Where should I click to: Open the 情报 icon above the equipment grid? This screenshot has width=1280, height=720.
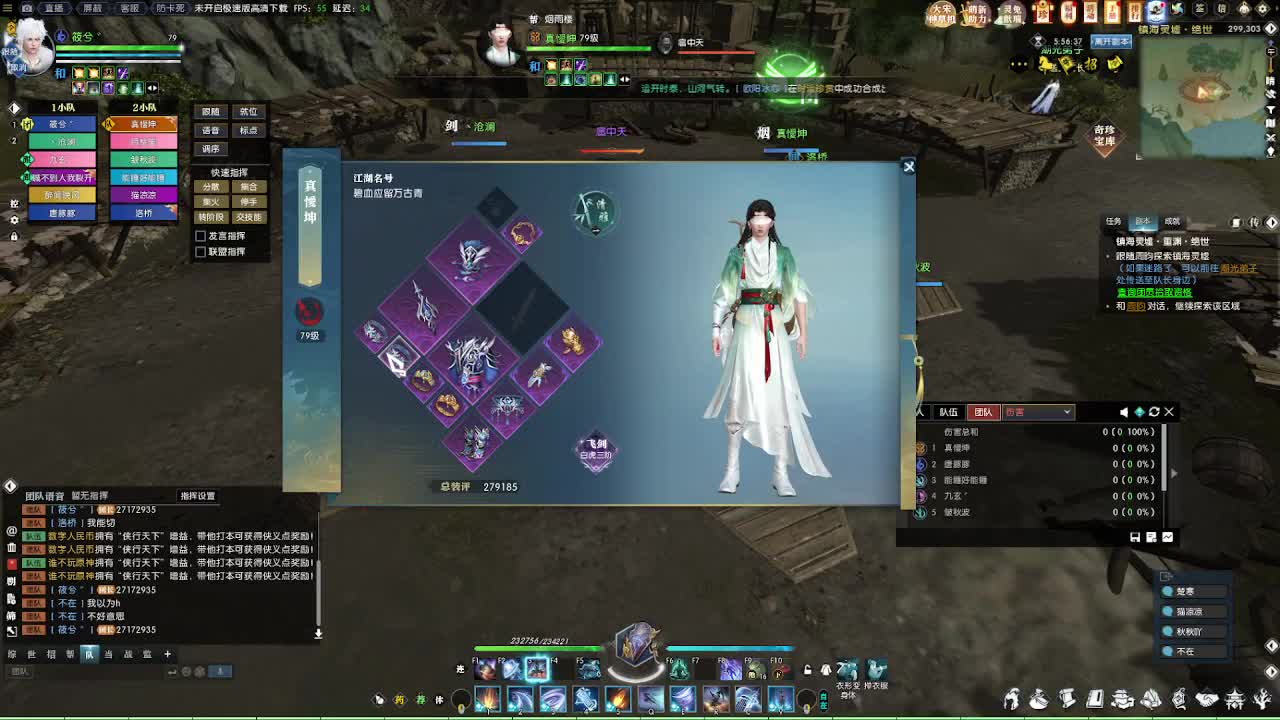pos(595,212)
